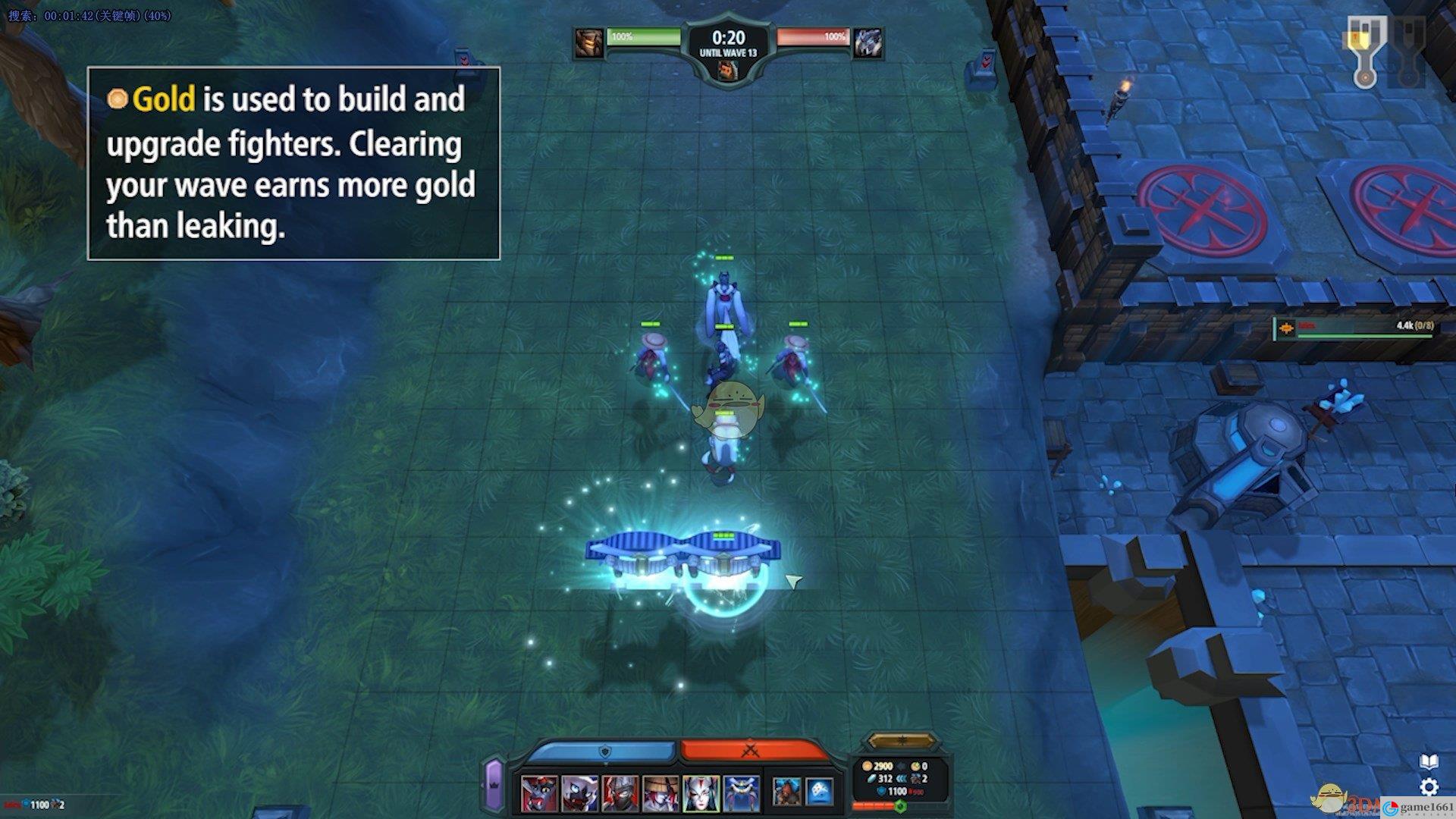Viewport: 1456px width, 819px height.
Task: Select the white-haired grinning fighter portrait
Action: pyautogui.click(x=579, y=793)
